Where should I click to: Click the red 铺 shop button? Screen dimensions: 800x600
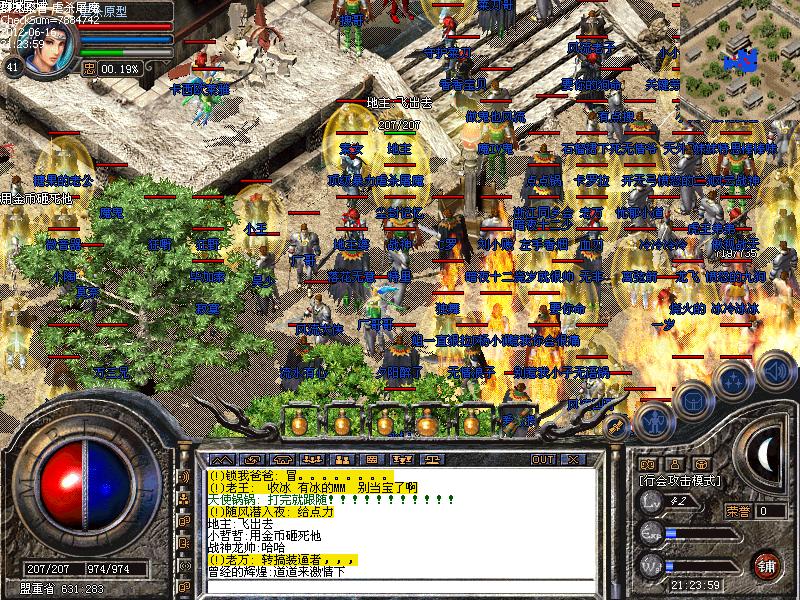(768, 564)
